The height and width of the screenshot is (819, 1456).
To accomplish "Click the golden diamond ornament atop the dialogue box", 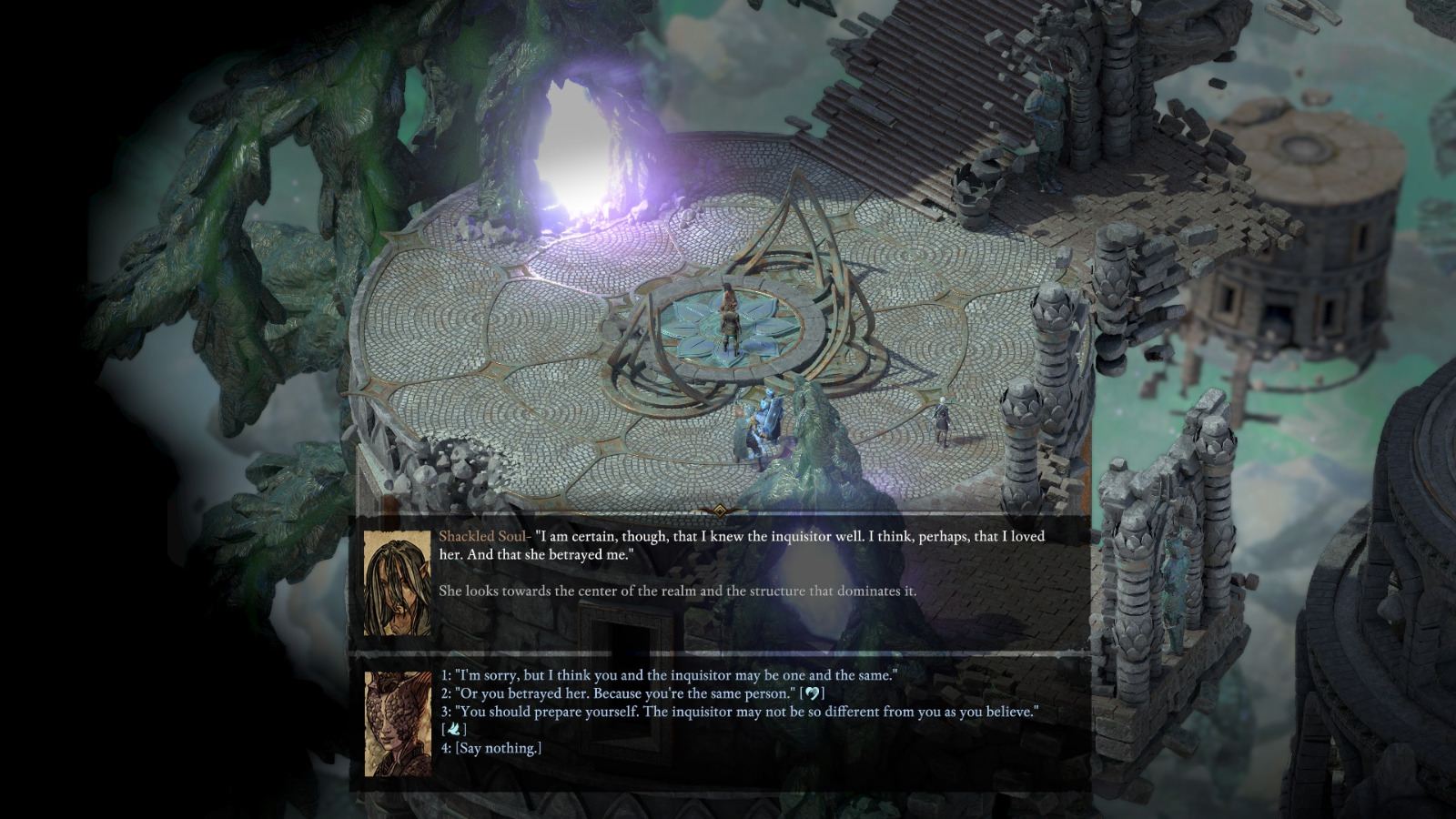I will point(718,513).
